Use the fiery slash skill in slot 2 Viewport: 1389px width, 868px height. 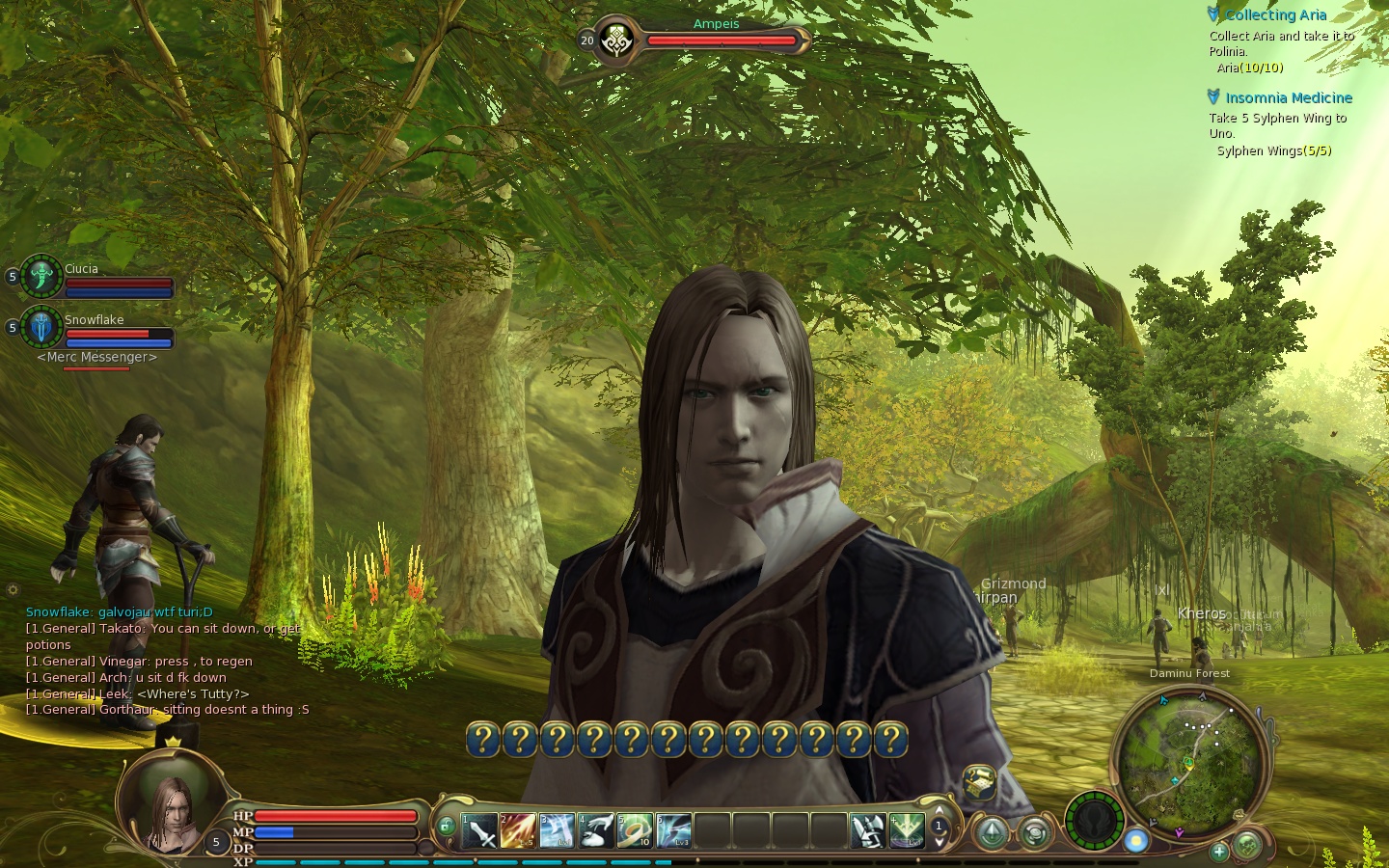tap(518, 829)
